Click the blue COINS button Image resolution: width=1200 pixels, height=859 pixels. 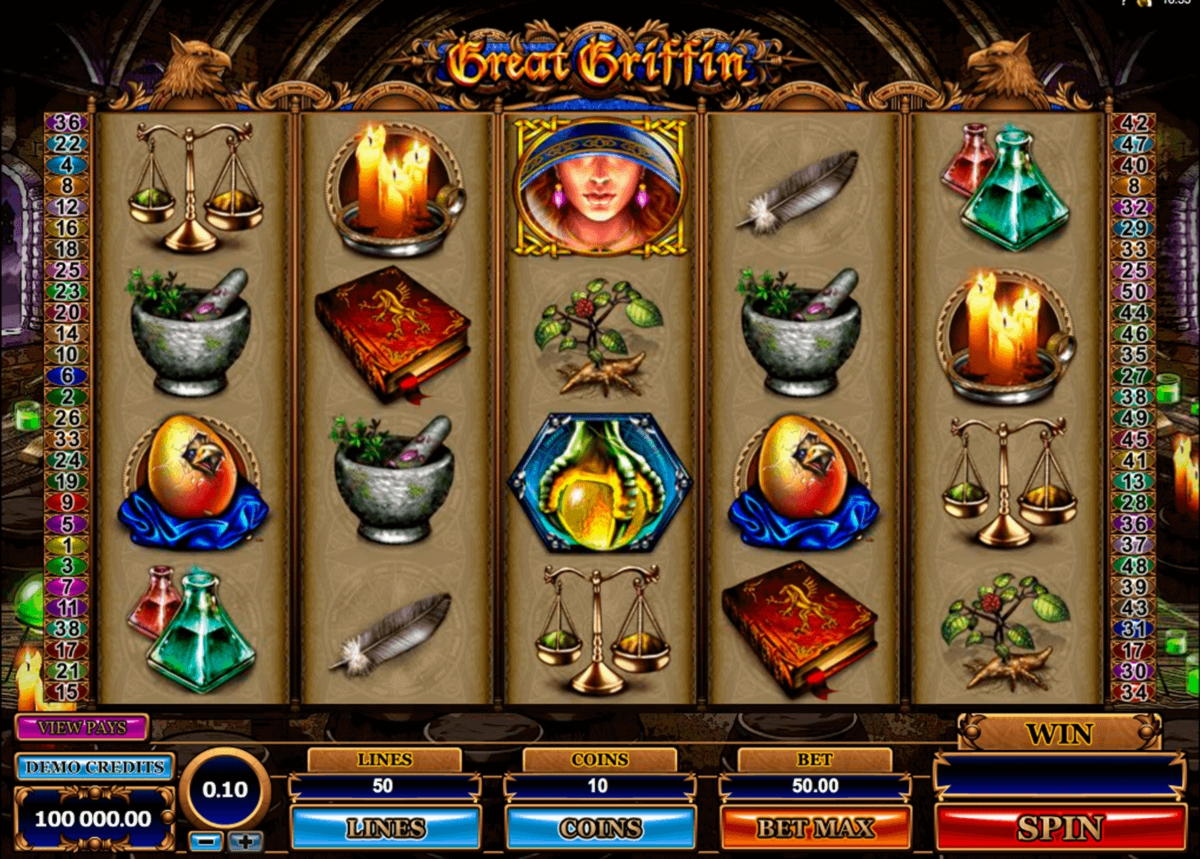[x=600, y=828]
